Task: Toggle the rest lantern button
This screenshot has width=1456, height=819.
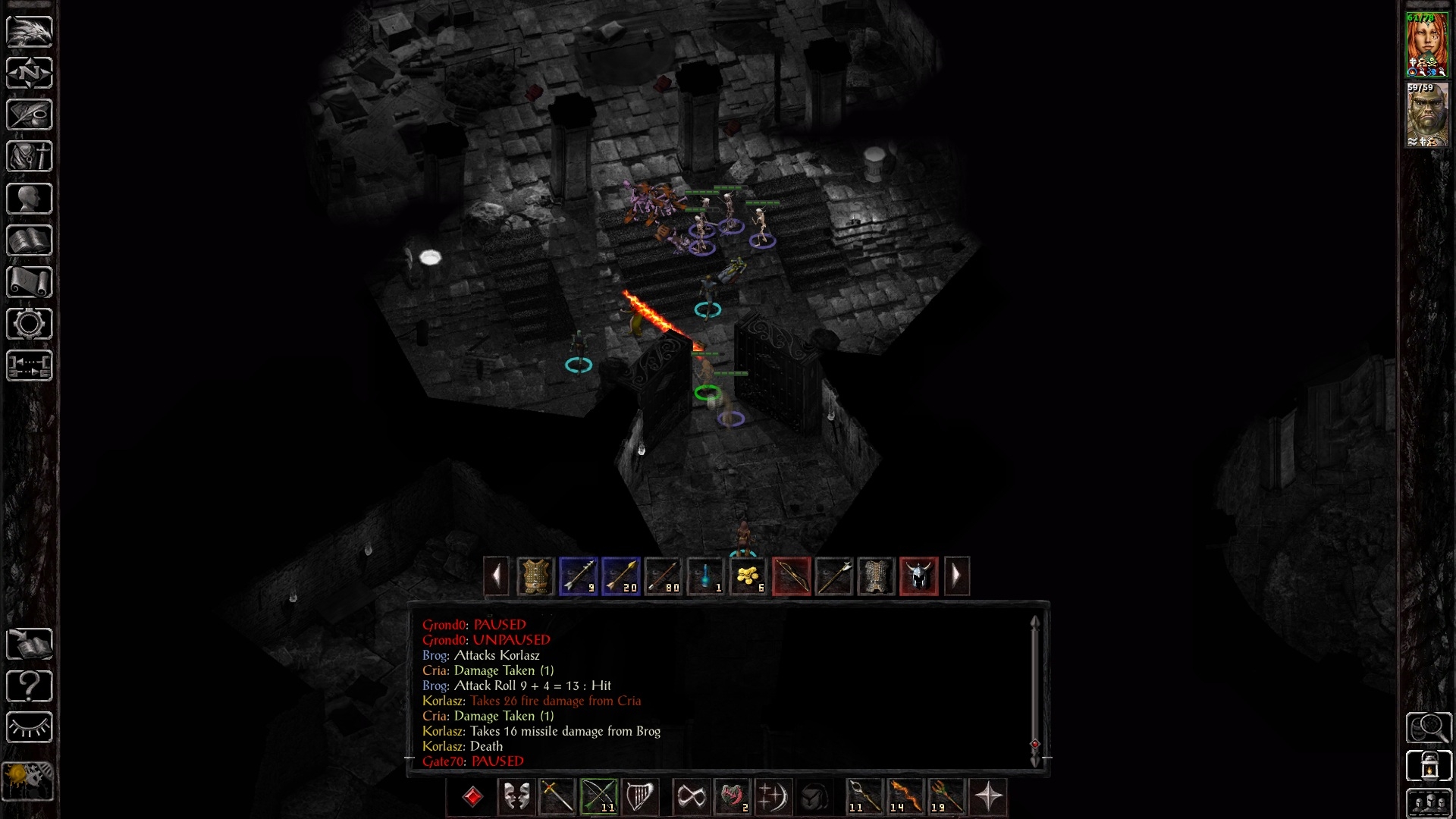Action: pyautogui.click(x=1429, y=766)
